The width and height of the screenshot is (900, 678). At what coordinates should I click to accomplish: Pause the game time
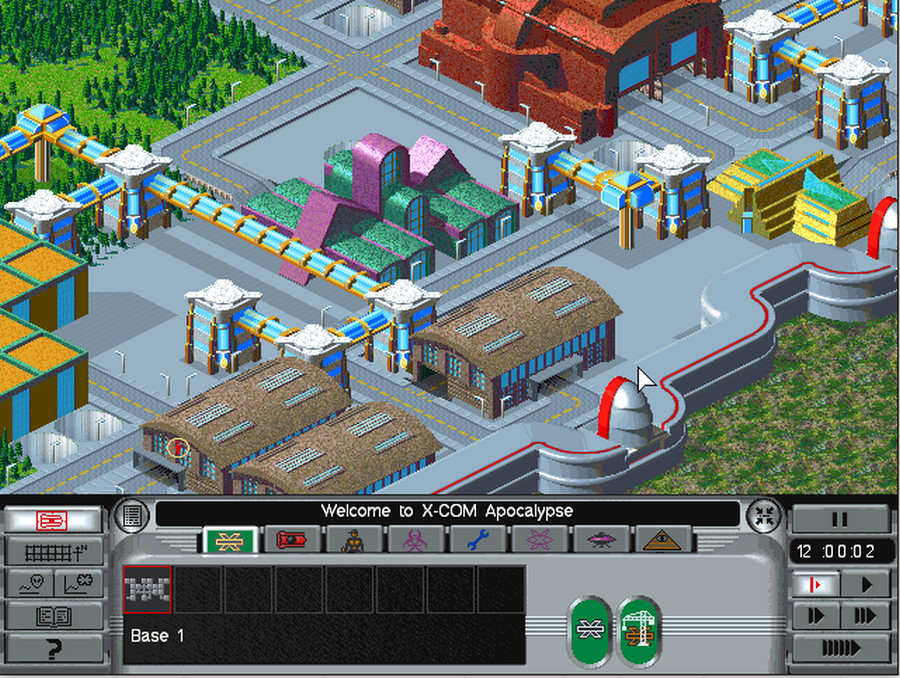coord(840,519)
